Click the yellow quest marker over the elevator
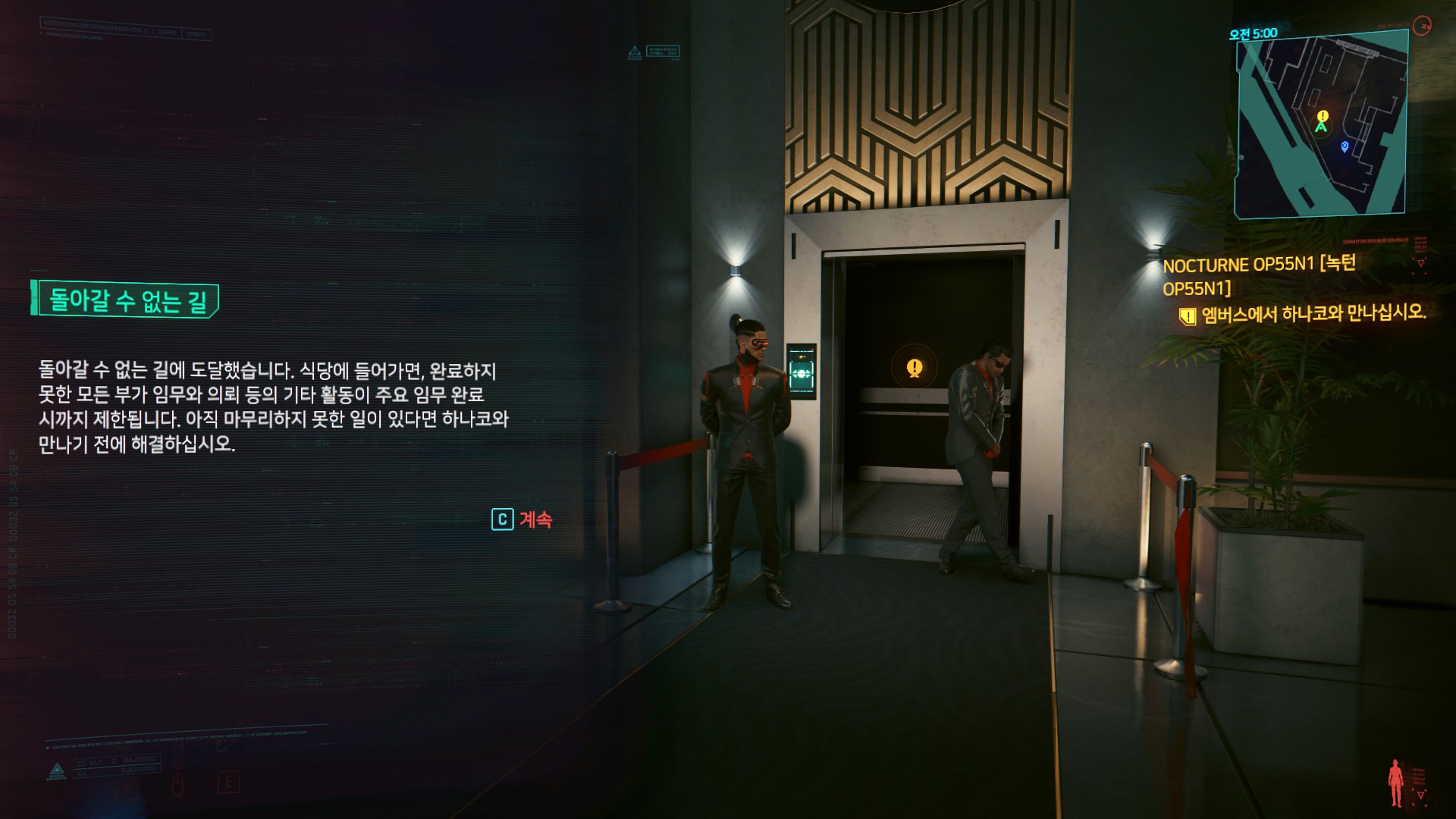1456x819 pixels. [915, 368]
